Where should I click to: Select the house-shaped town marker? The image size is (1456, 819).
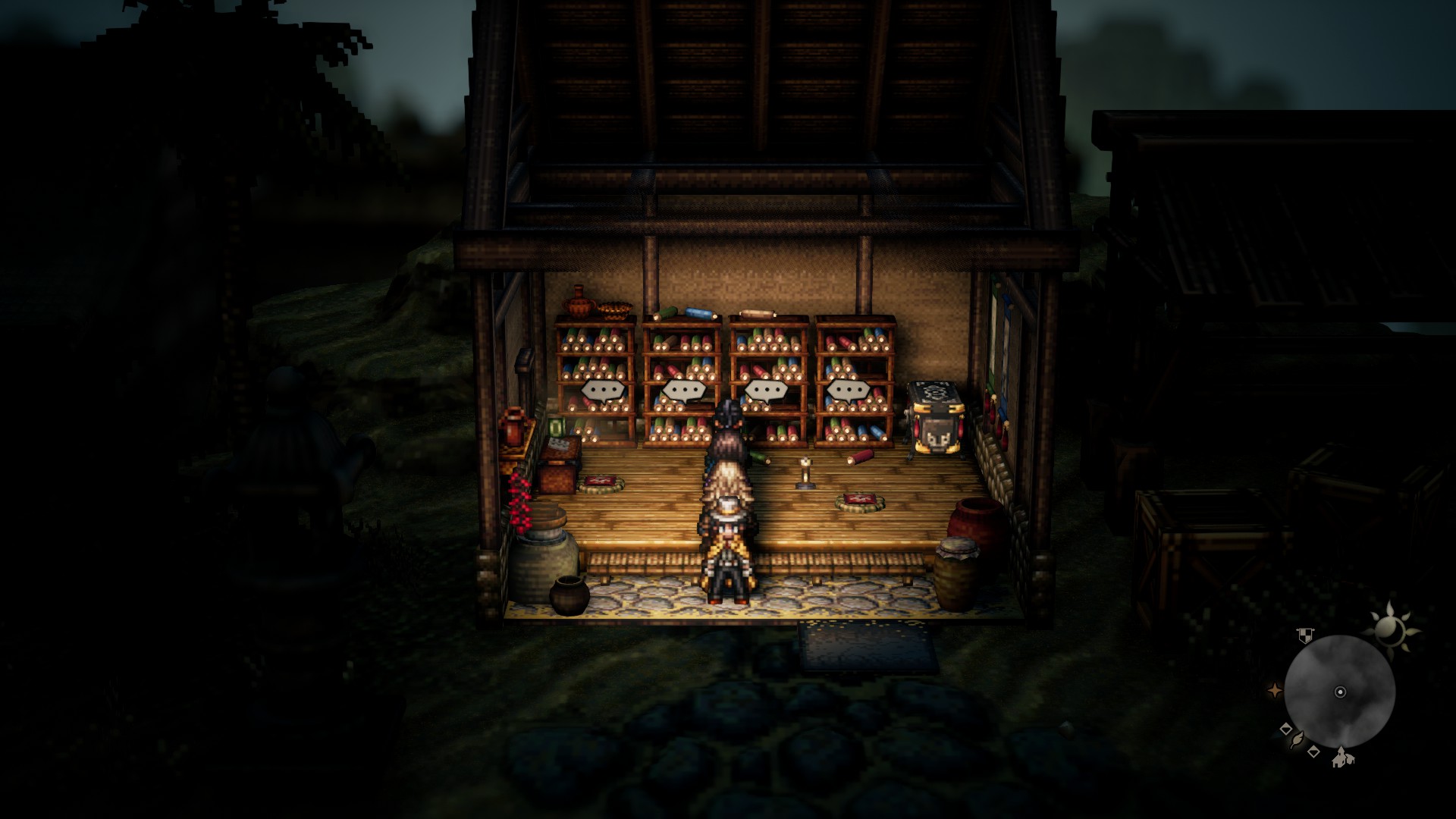[x=1341, y=756]
